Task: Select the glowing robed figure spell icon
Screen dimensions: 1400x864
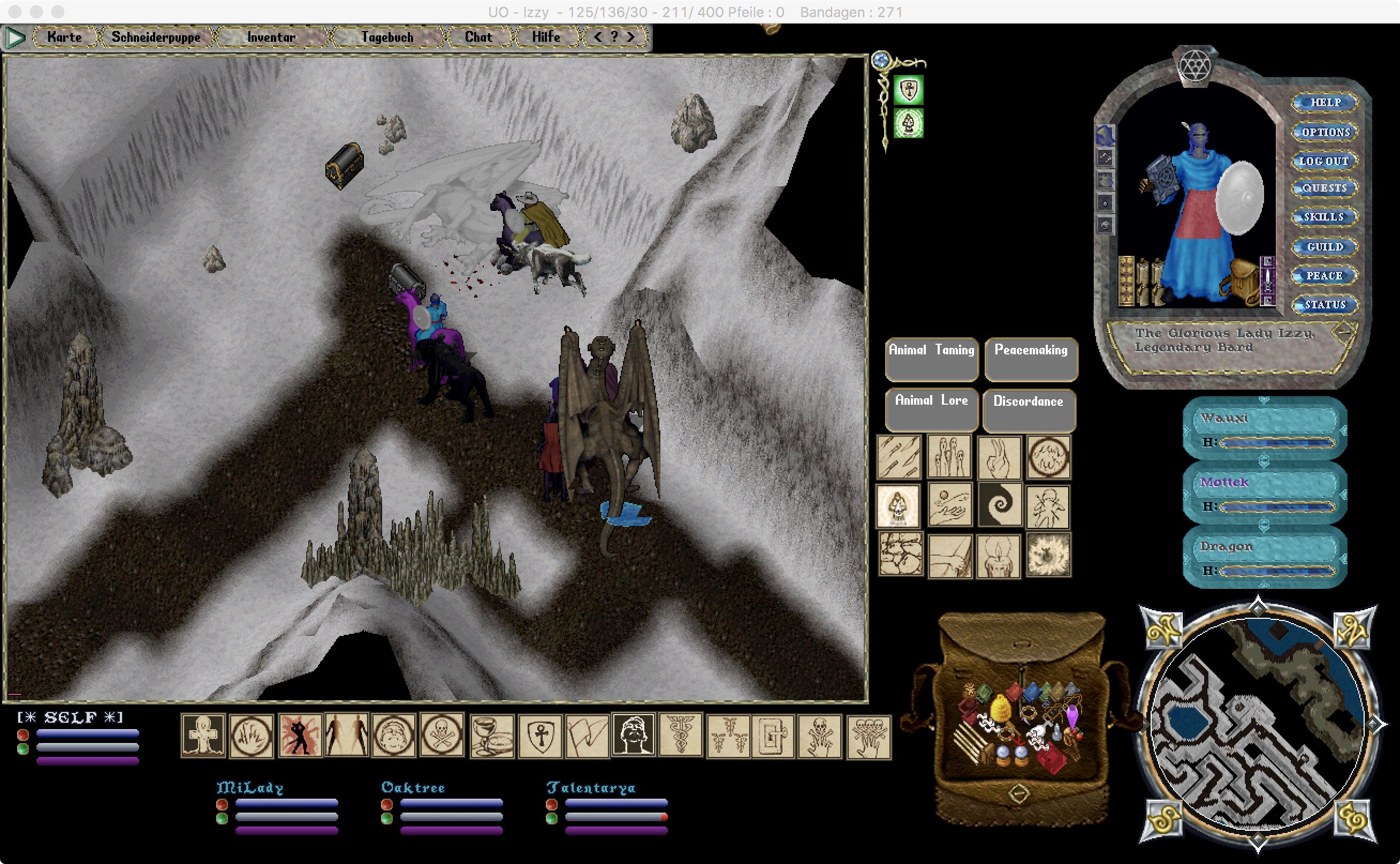Action: pos(900,506)
